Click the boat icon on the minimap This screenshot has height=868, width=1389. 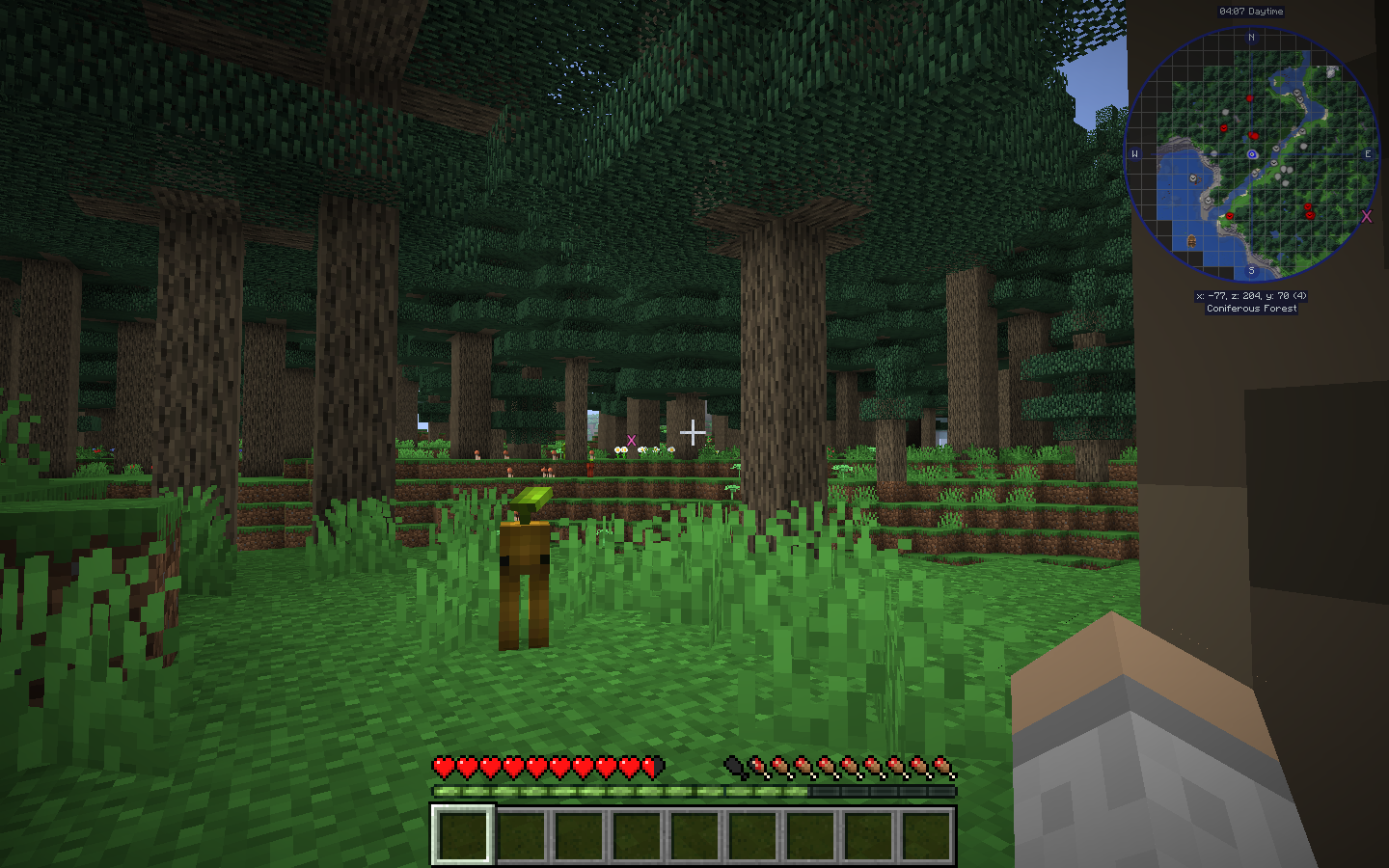pos(1192,241)
